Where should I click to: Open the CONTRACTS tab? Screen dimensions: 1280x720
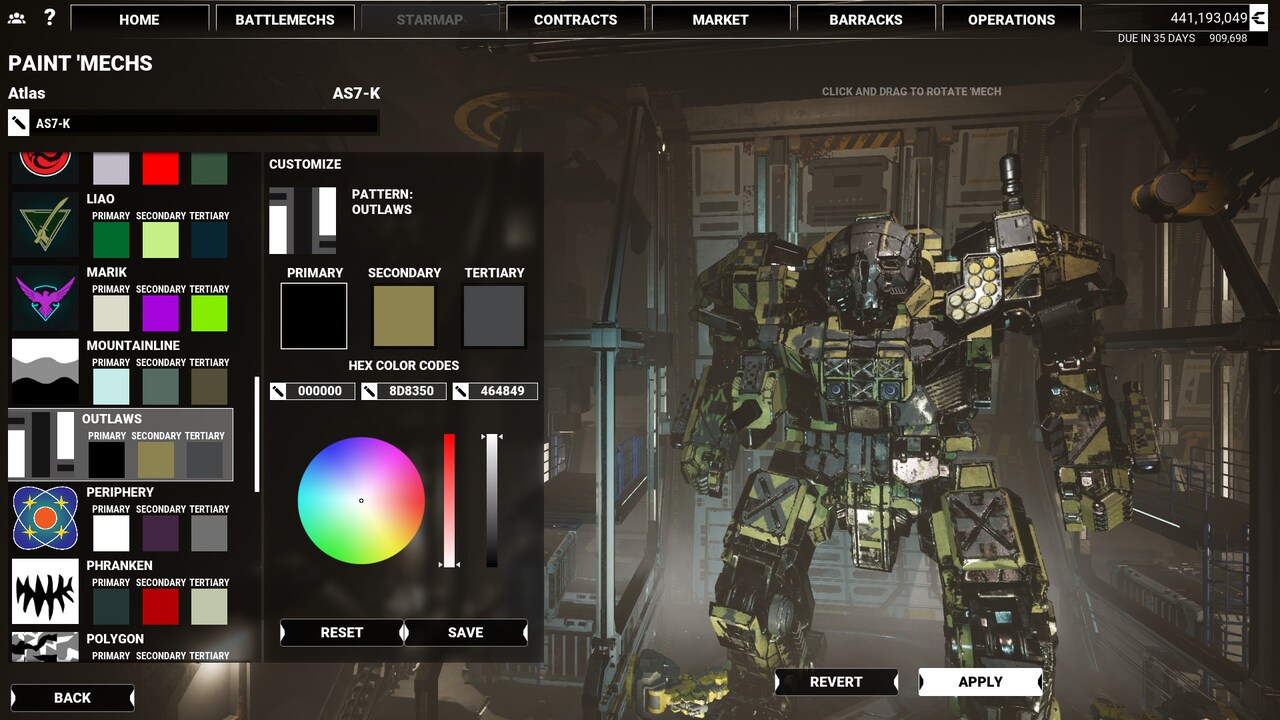pos(576,18)
